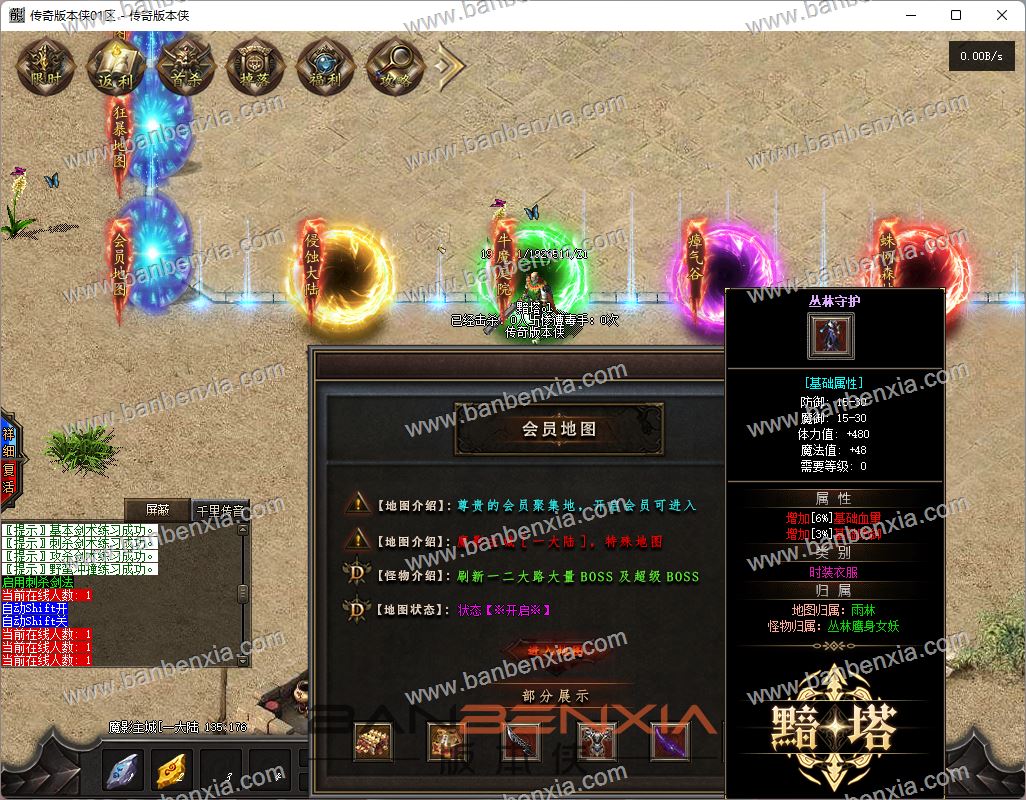The height and width of the screenshot is (800, 1026).
Task: Use the golden scroll hotbar item
Action: (172, 770)
